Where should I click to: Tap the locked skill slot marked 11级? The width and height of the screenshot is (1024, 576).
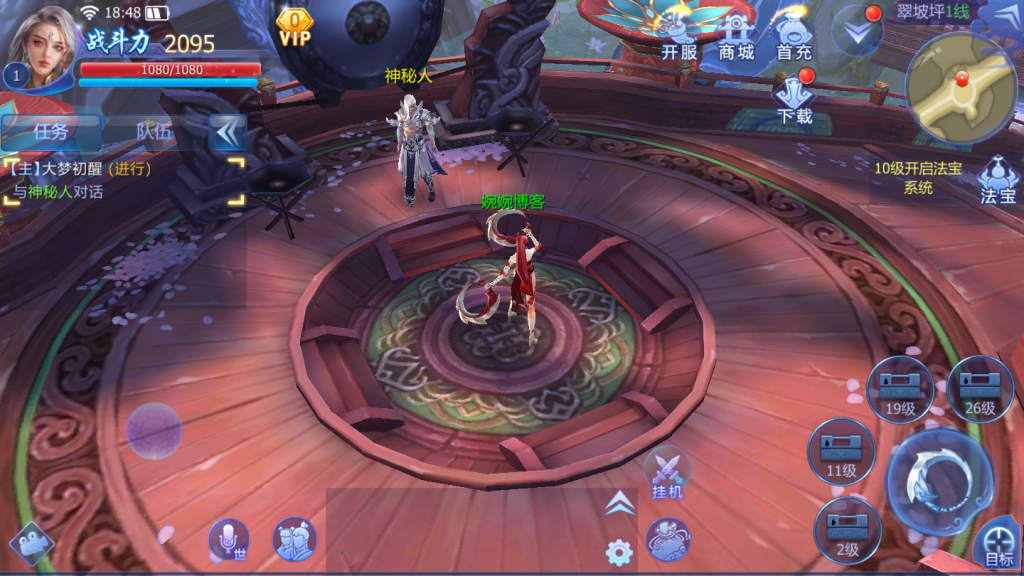841,453
